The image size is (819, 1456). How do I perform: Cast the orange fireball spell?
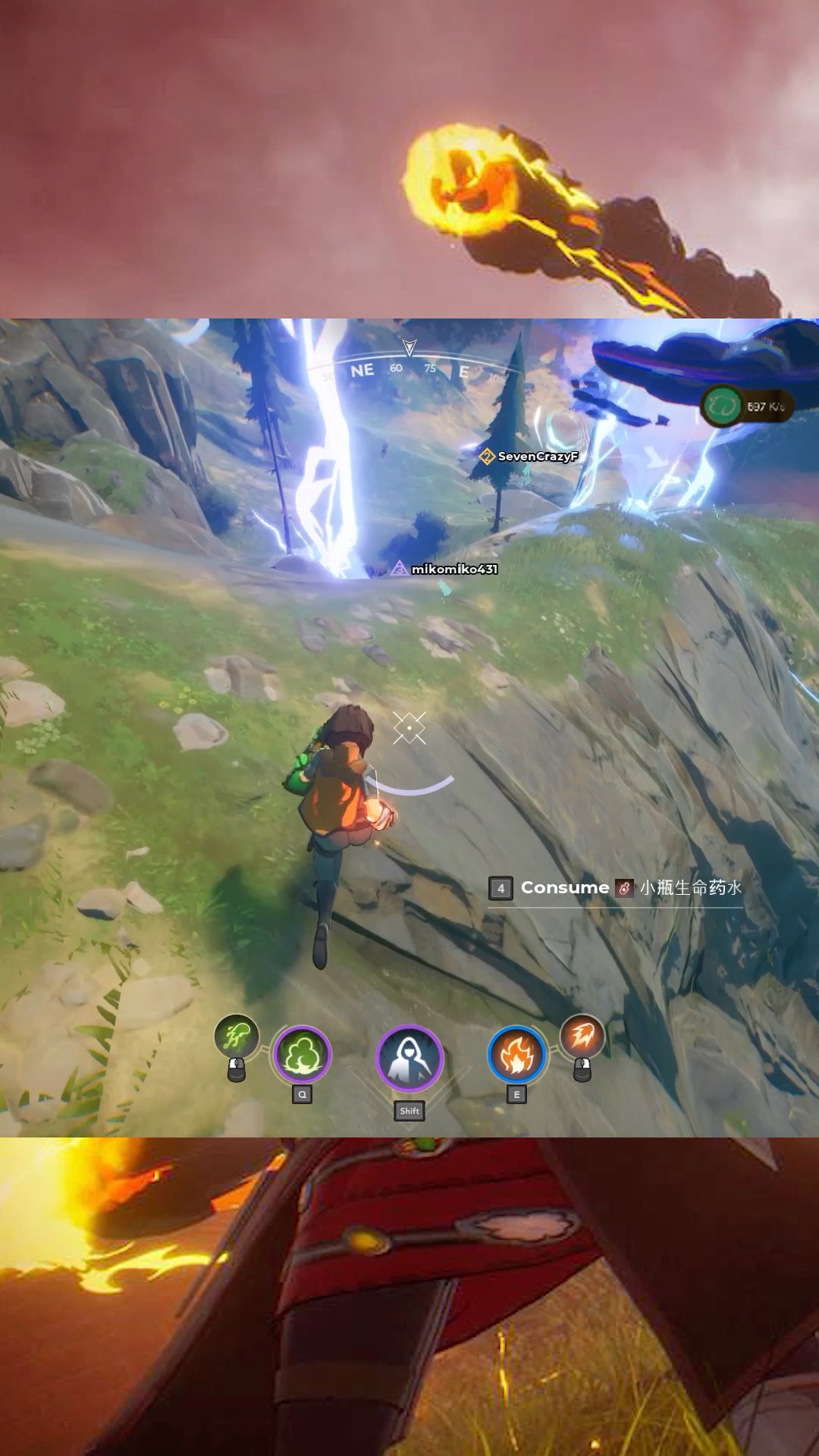(582, 1036)
